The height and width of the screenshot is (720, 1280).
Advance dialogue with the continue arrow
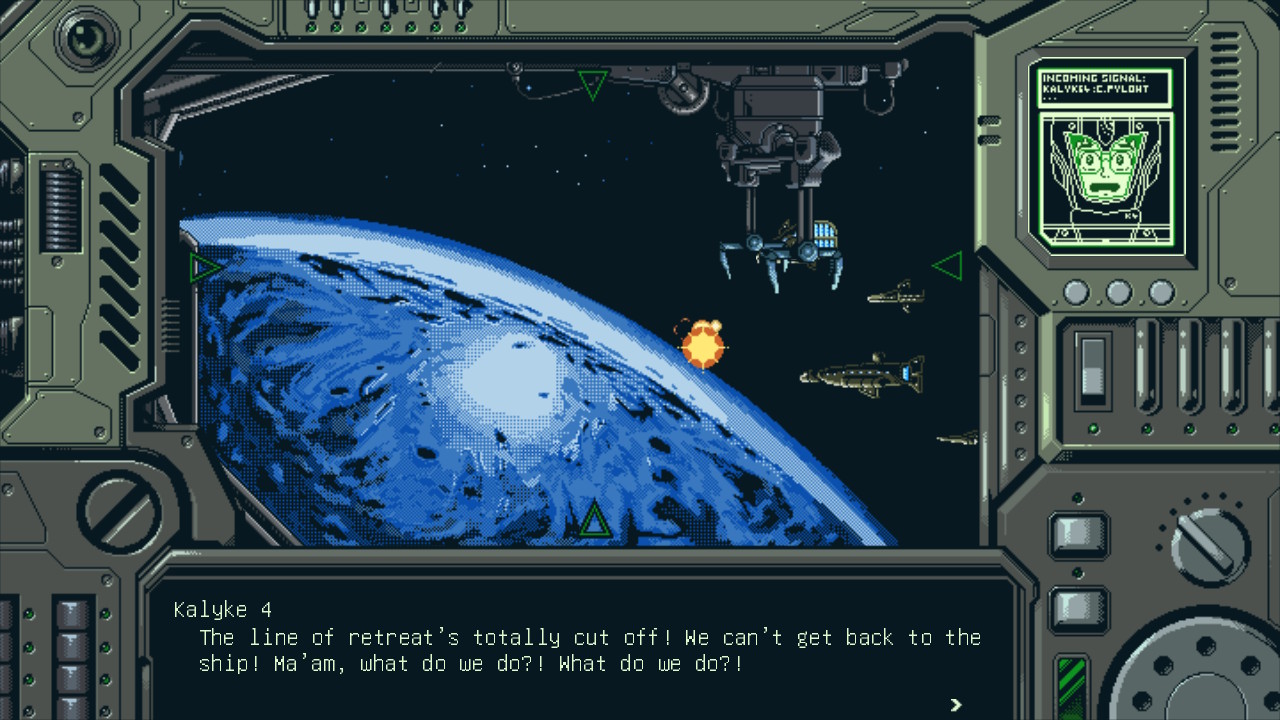click(955, 704)
